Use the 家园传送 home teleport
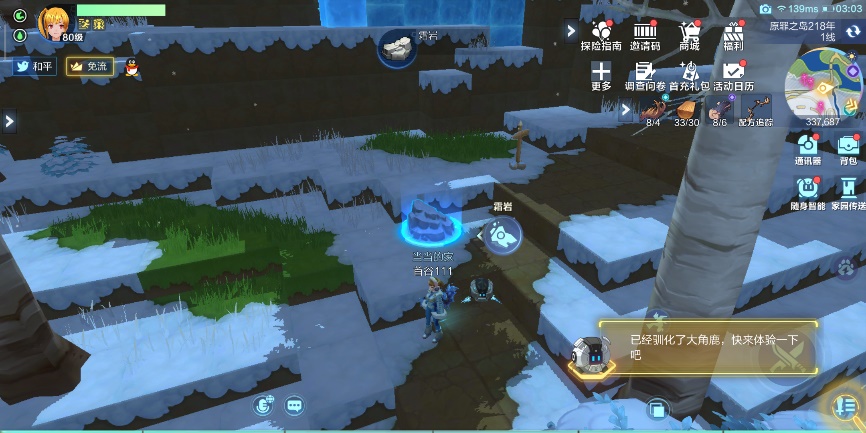This screenshot has height=433, width=866. coord(846,191)
